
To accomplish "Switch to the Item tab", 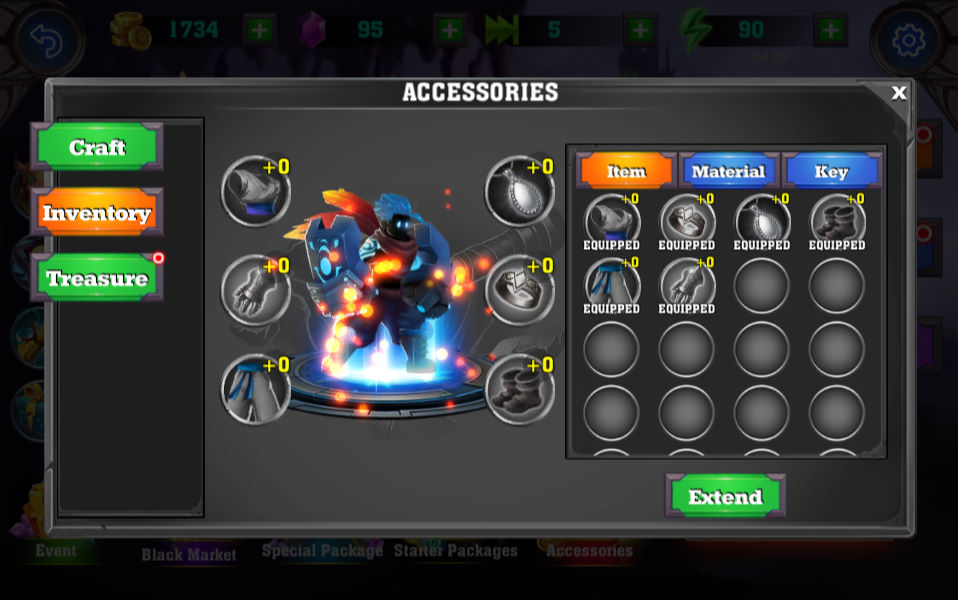I will [x=627, y=171].
